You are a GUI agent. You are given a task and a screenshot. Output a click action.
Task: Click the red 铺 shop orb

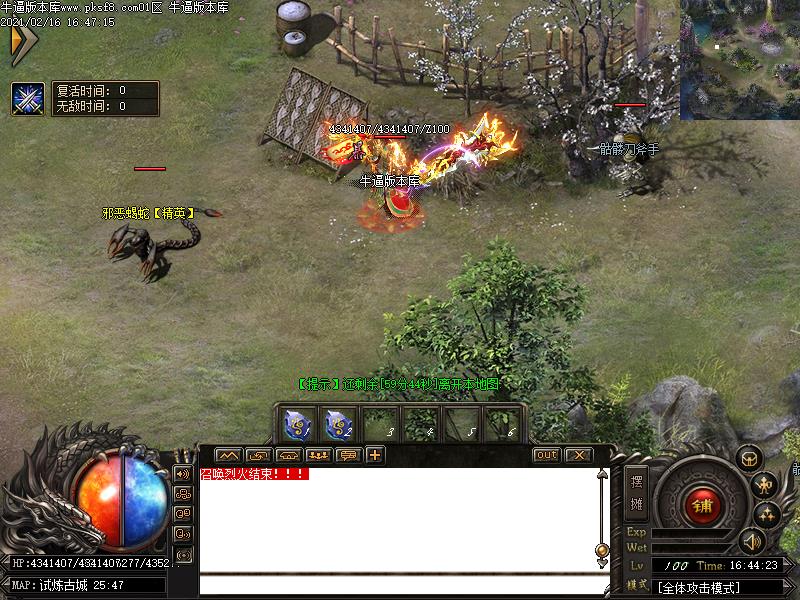point(702,506)
